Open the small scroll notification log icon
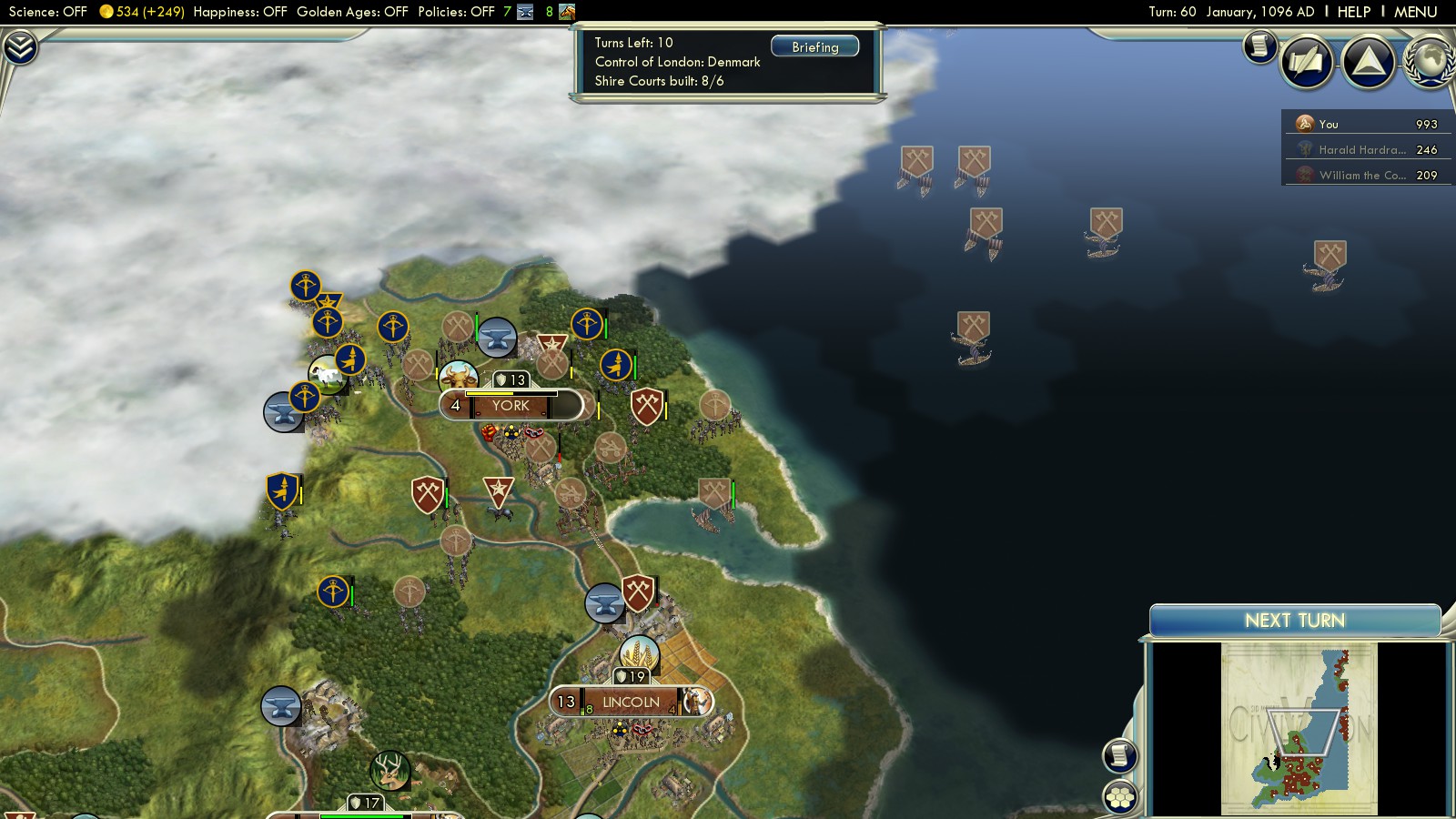Screen dimensions: 1456x819 pos(1259,45)
